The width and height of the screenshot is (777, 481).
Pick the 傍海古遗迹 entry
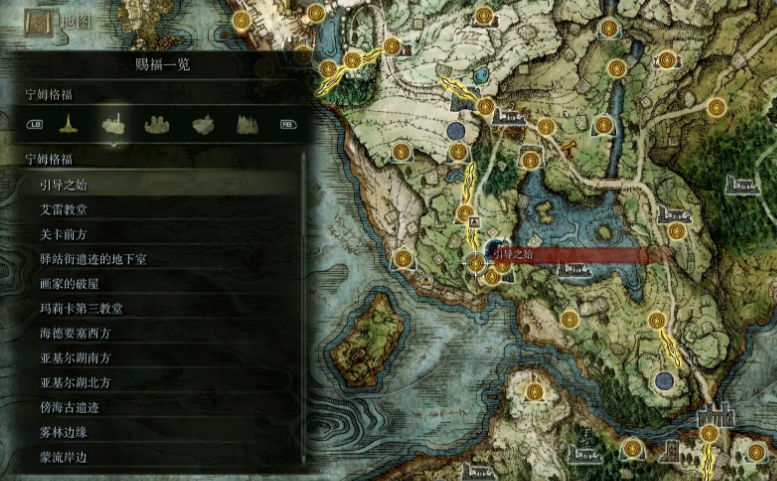point(69,407)
